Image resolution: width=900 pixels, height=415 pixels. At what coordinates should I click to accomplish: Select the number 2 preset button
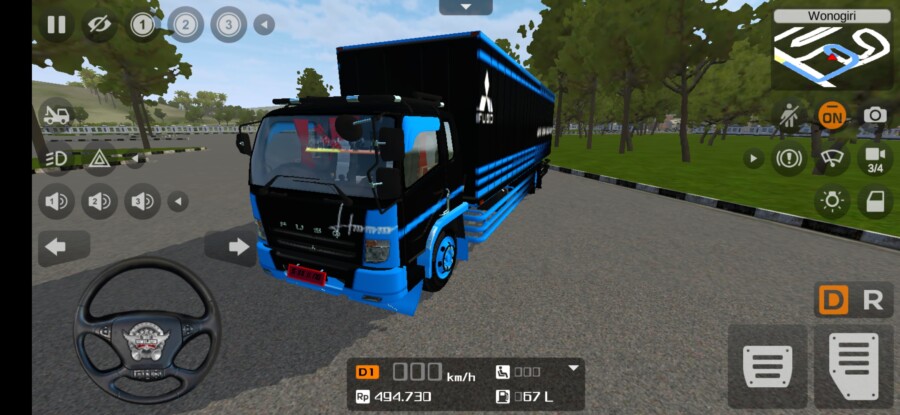tap(185, 23)
